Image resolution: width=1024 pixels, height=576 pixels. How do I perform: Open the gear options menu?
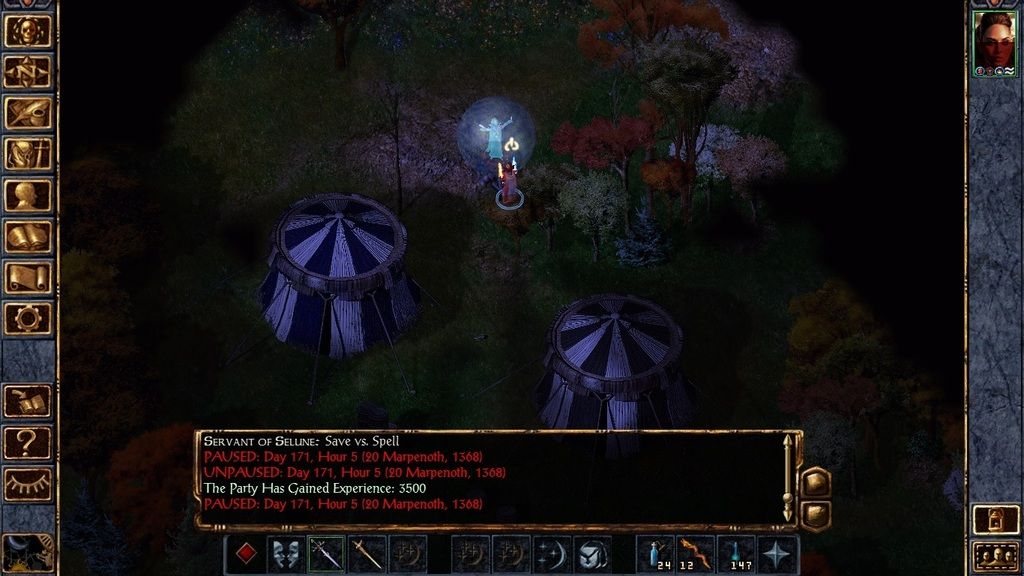coord(28,318)
